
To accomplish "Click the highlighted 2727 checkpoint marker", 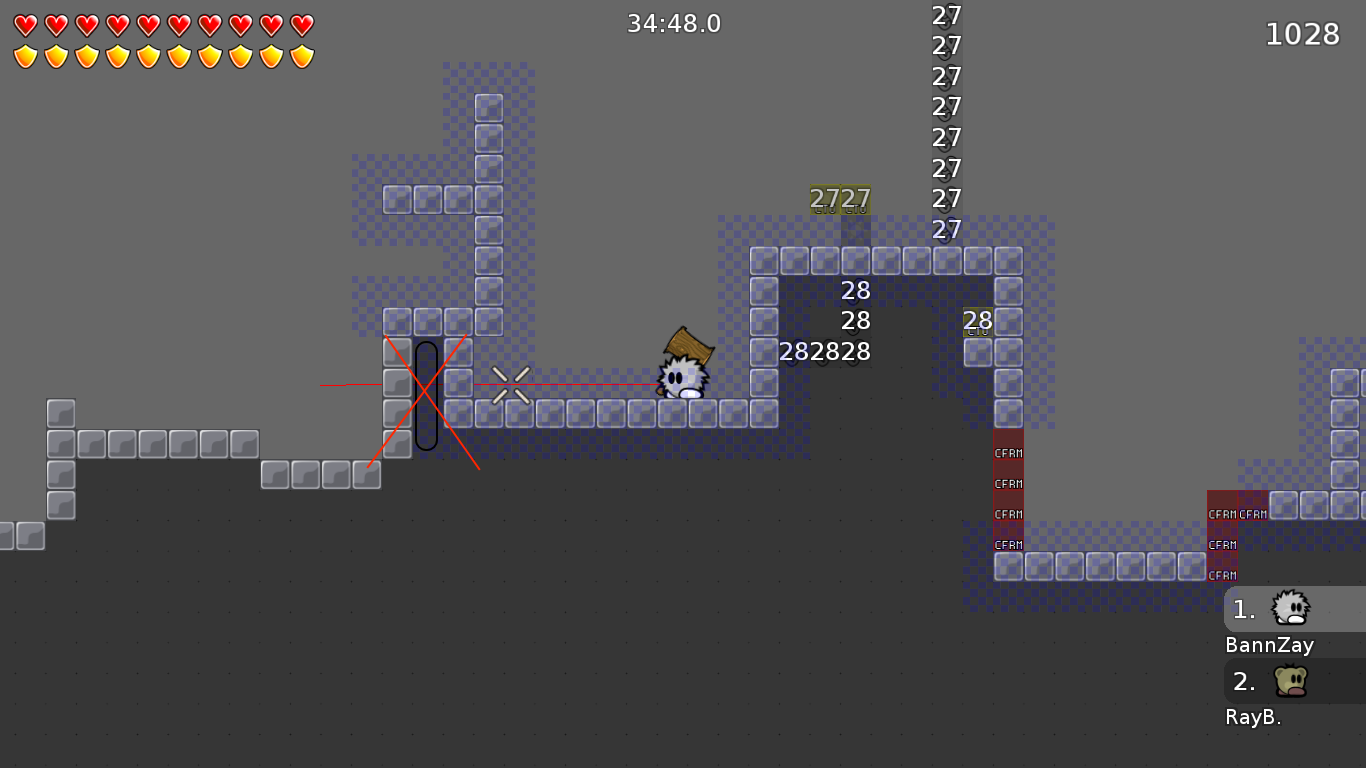I will [838, 198].
